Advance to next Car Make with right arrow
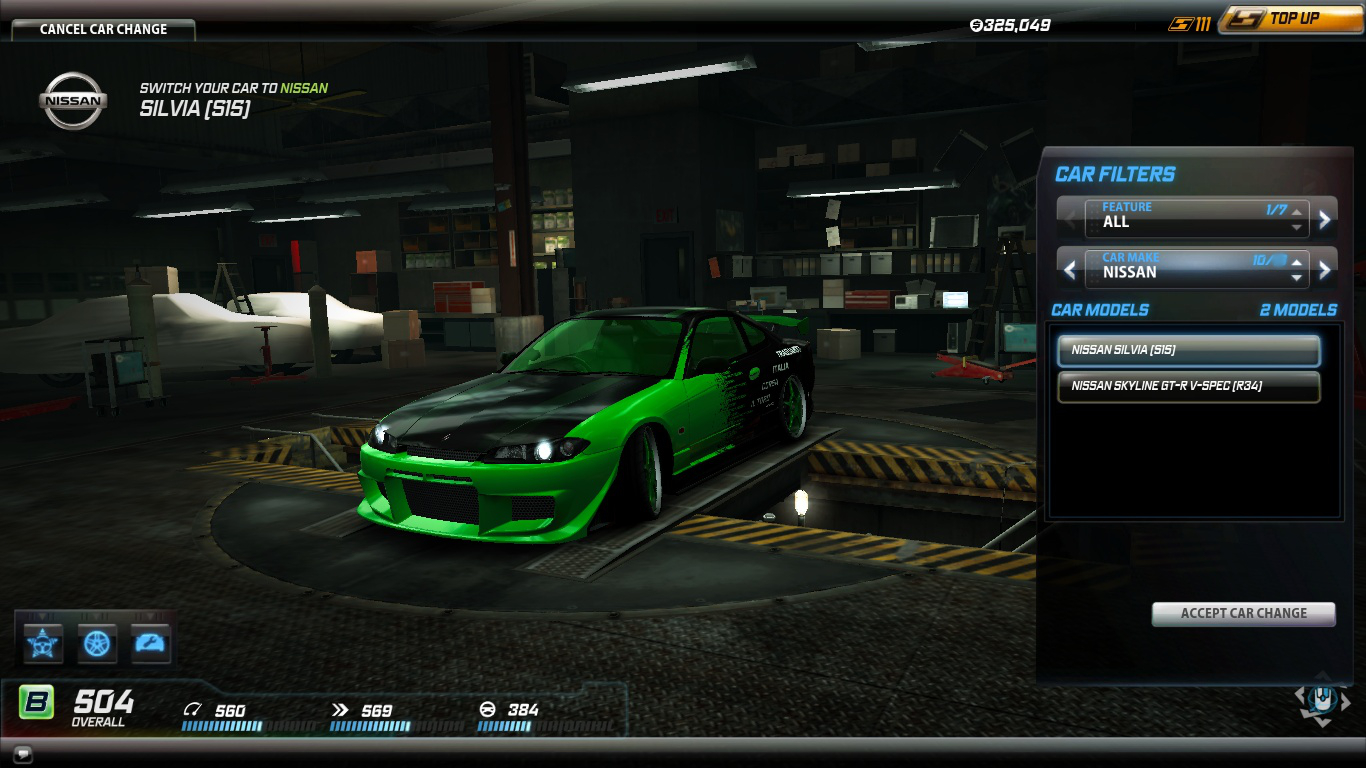Screen dimensions: 1366x768 pyautogui.click(x=1325, y=269)
